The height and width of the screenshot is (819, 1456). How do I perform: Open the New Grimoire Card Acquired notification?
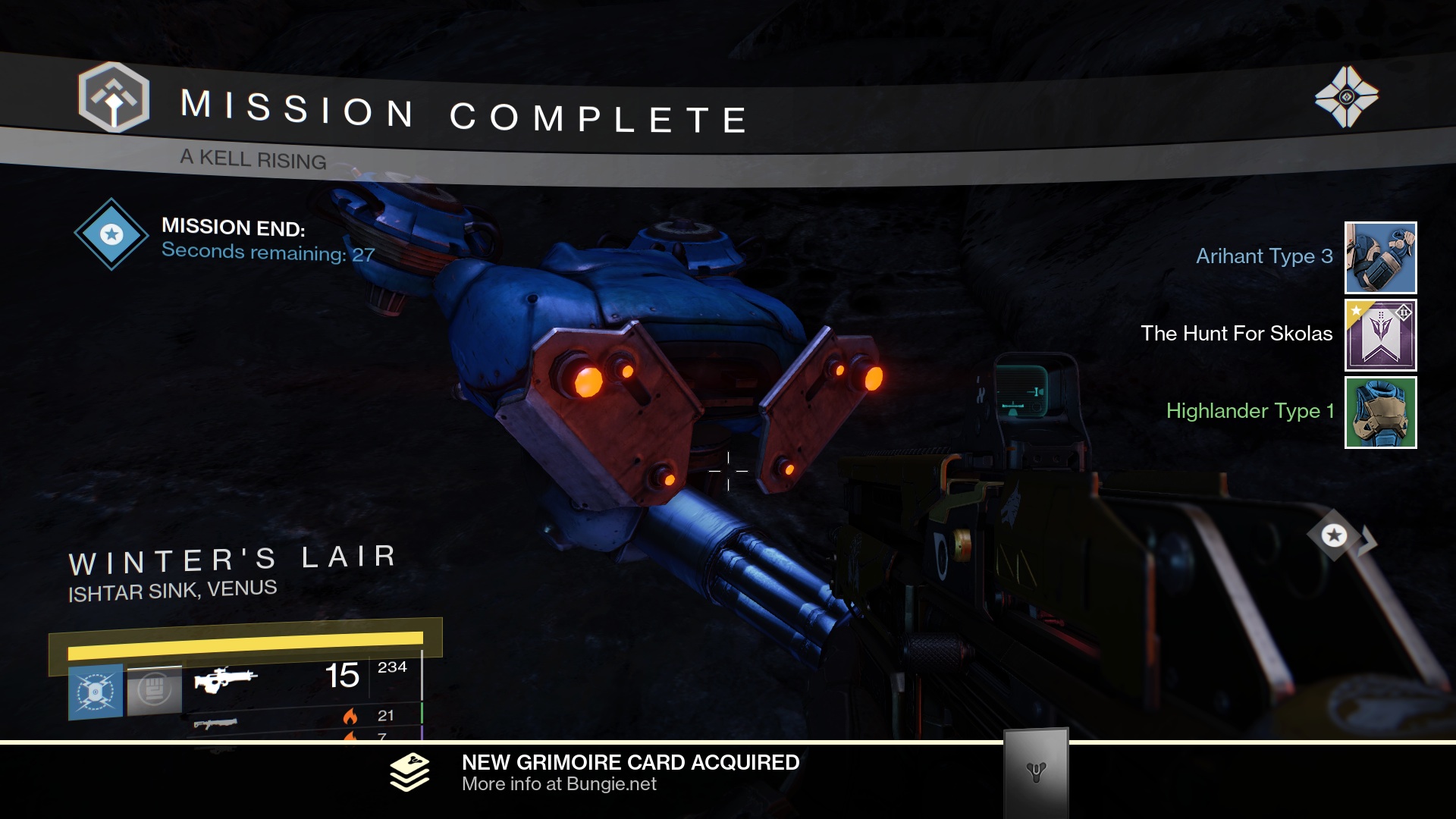[630, 773]
